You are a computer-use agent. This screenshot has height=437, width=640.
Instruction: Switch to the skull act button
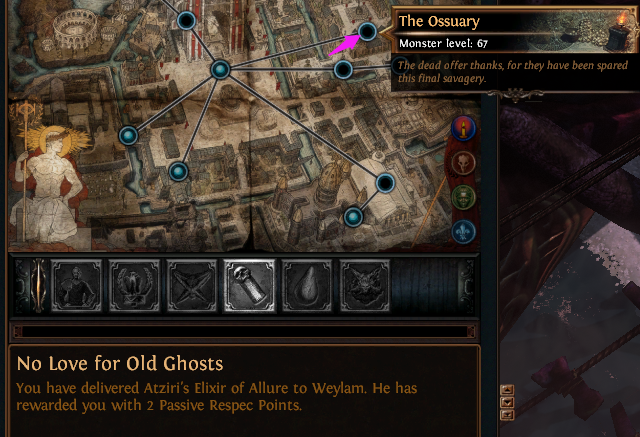(x=463, y=162)
